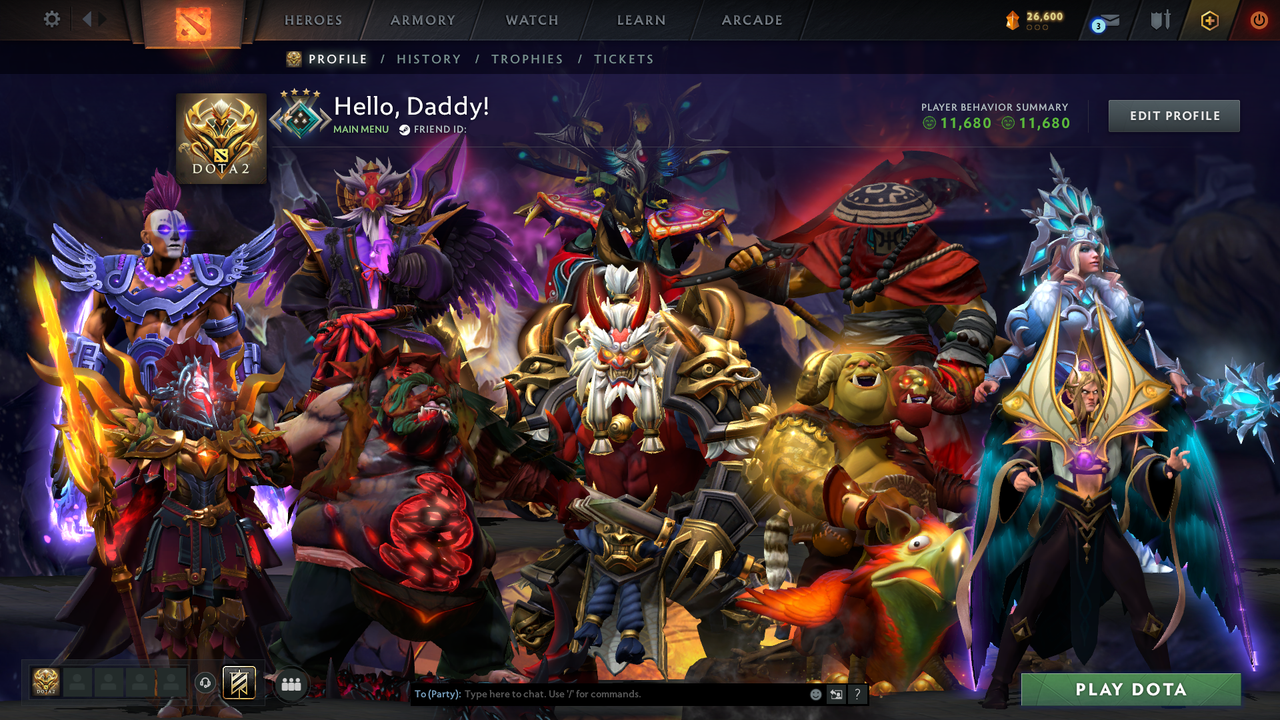Screen dimensions: 1280x720
Task: Switch to the HISTORY tab
Action: tap(429, 59)
